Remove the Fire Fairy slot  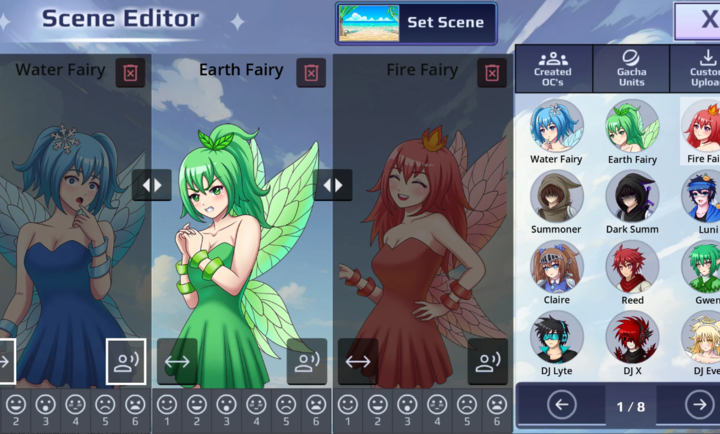tap(491, 72)
